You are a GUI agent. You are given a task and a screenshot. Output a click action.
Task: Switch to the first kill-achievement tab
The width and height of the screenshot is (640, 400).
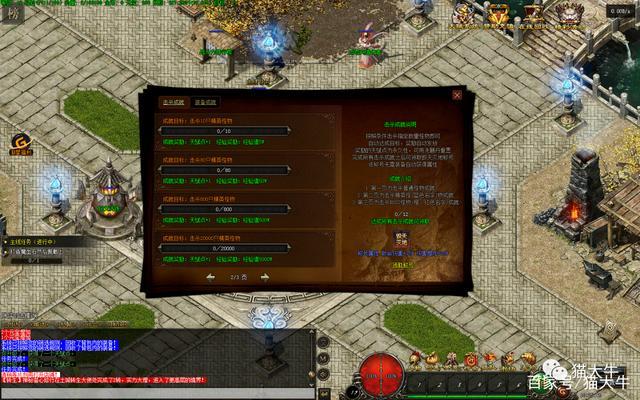(x=173, y=102)
